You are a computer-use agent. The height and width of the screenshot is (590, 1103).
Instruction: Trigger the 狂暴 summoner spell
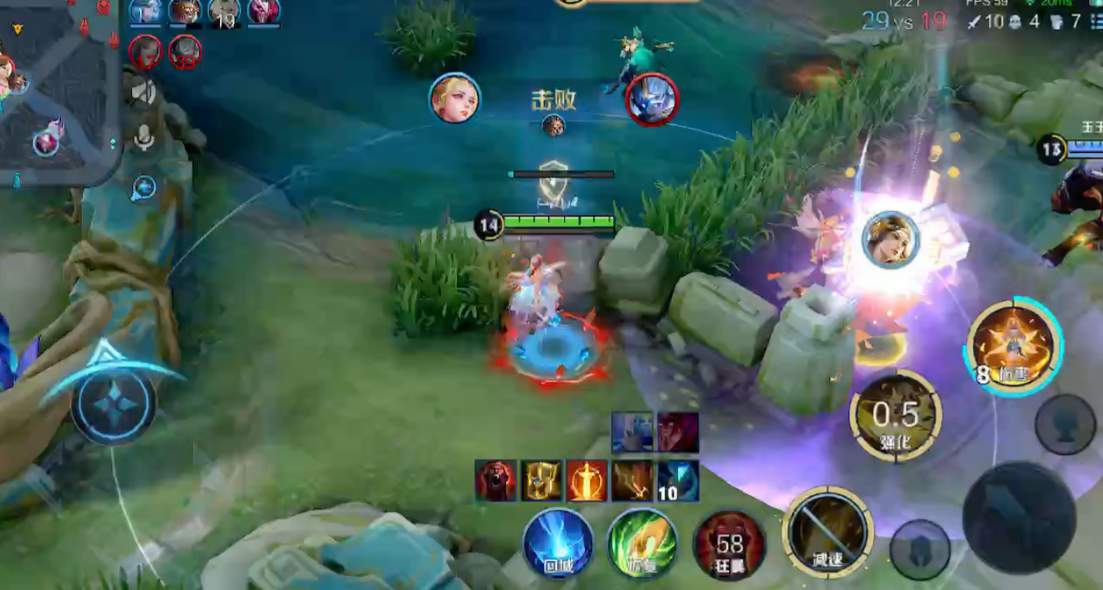click(729, 545)
